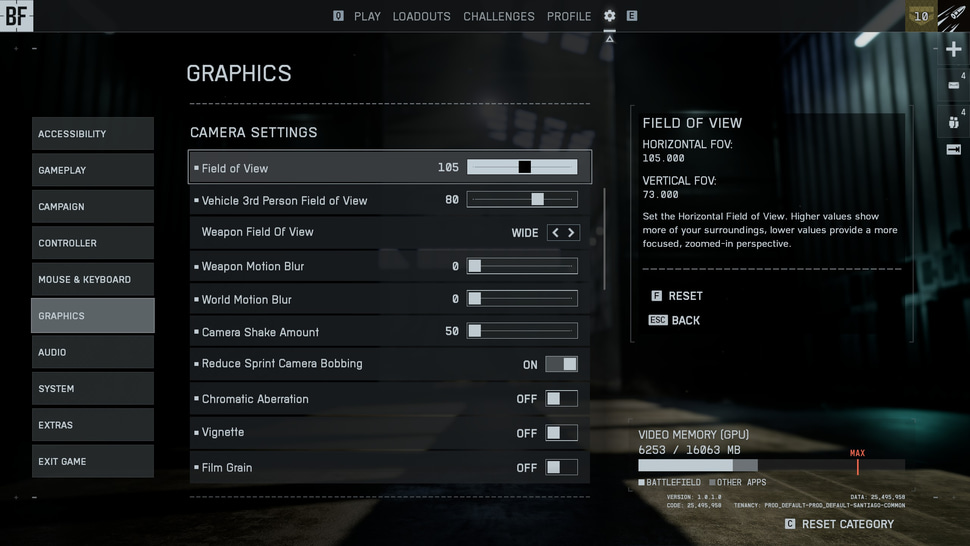Turn on the Film Grain toggle

click(x=561, y=467)
